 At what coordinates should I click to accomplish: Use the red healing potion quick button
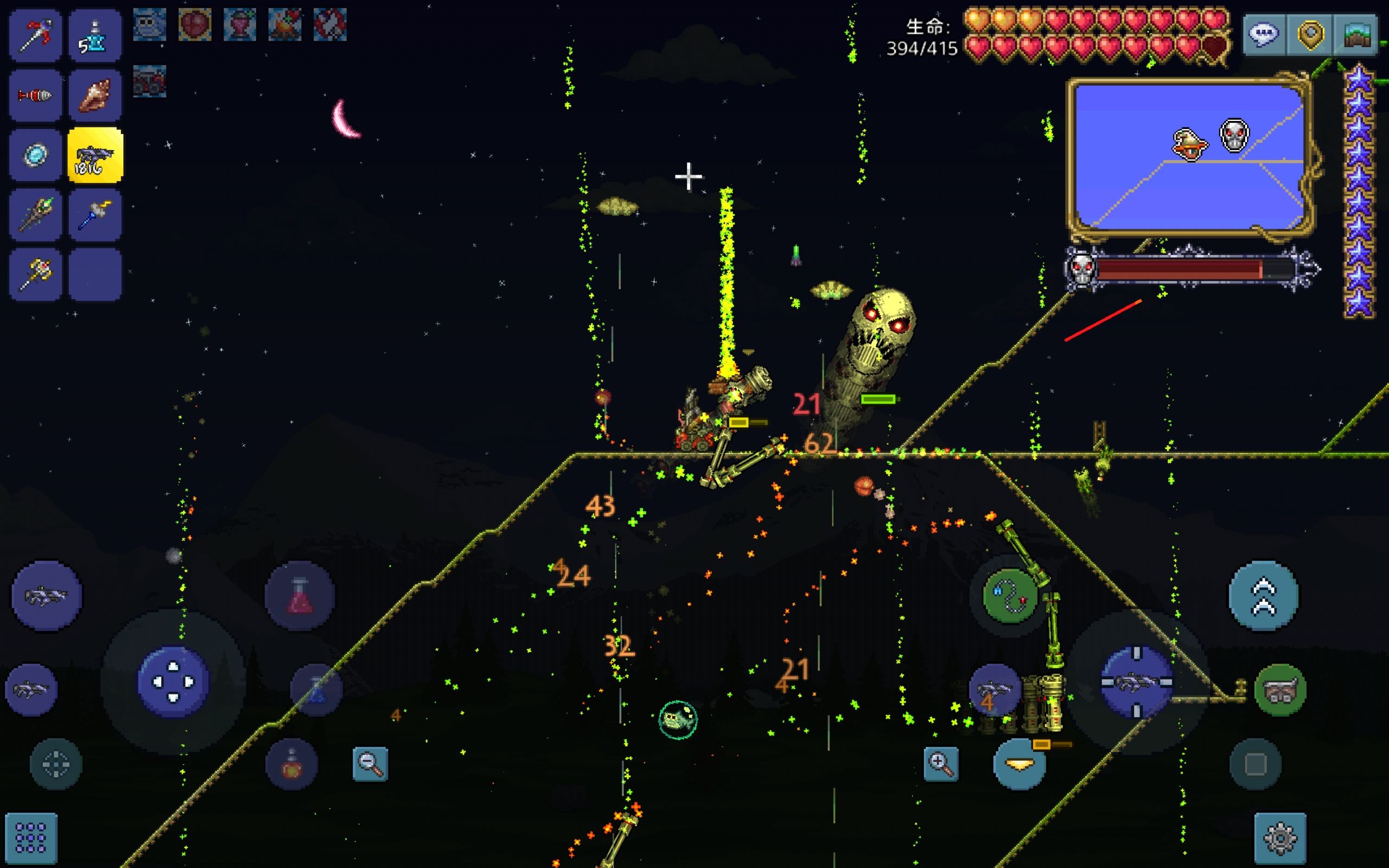click(299, 596)
